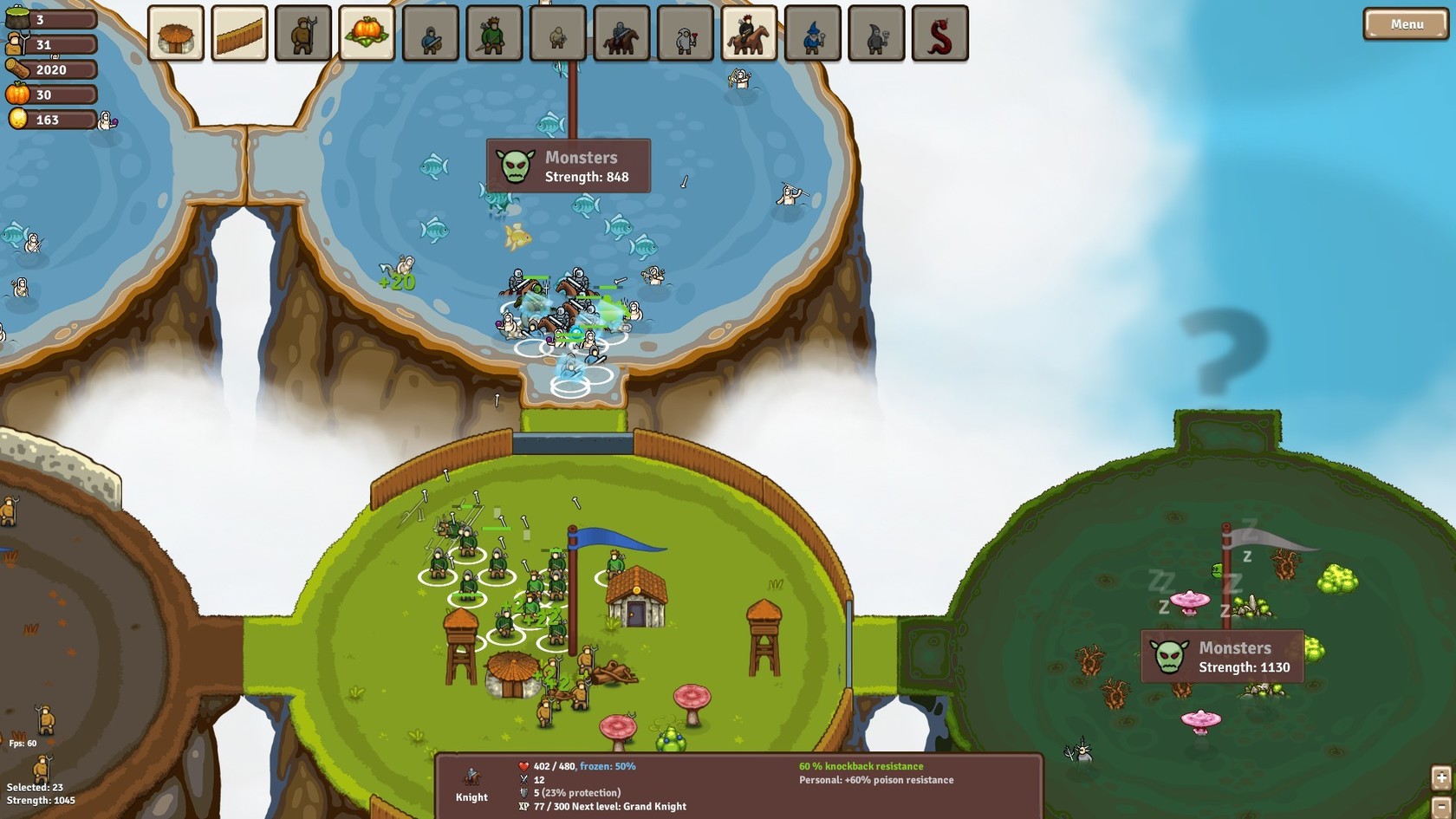
Task: Select the wooden fence building icon
Action: pos(238,34)
